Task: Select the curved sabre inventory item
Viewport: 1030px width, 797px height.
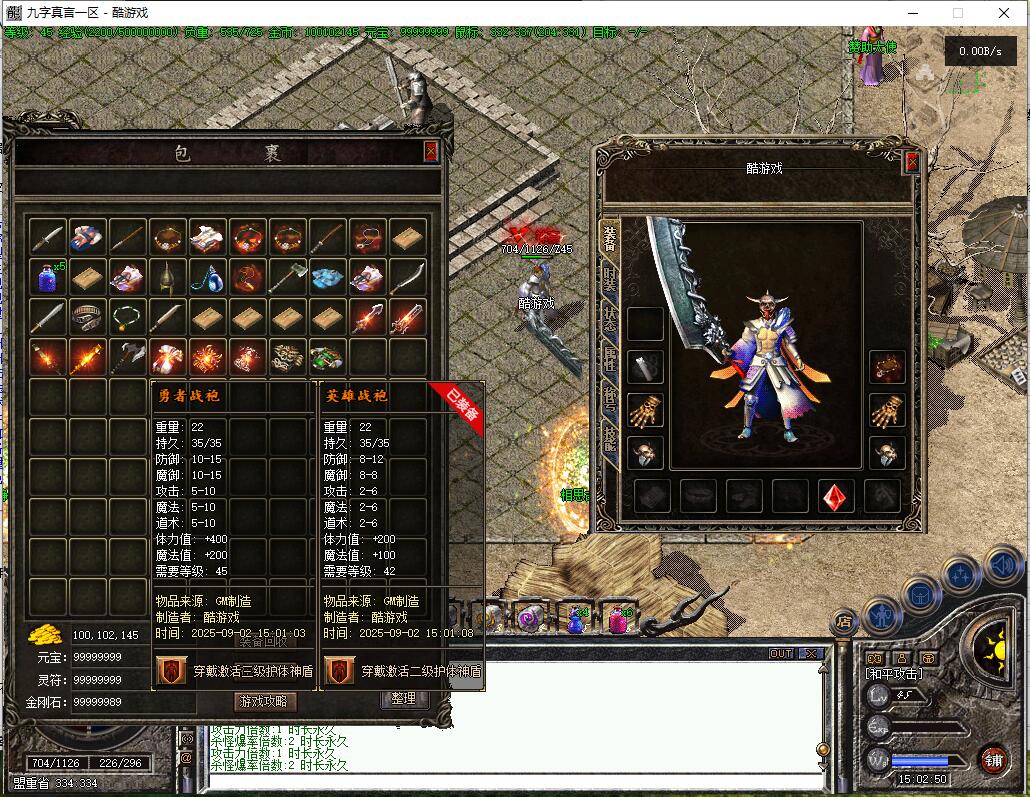Action: coord(407,277)
